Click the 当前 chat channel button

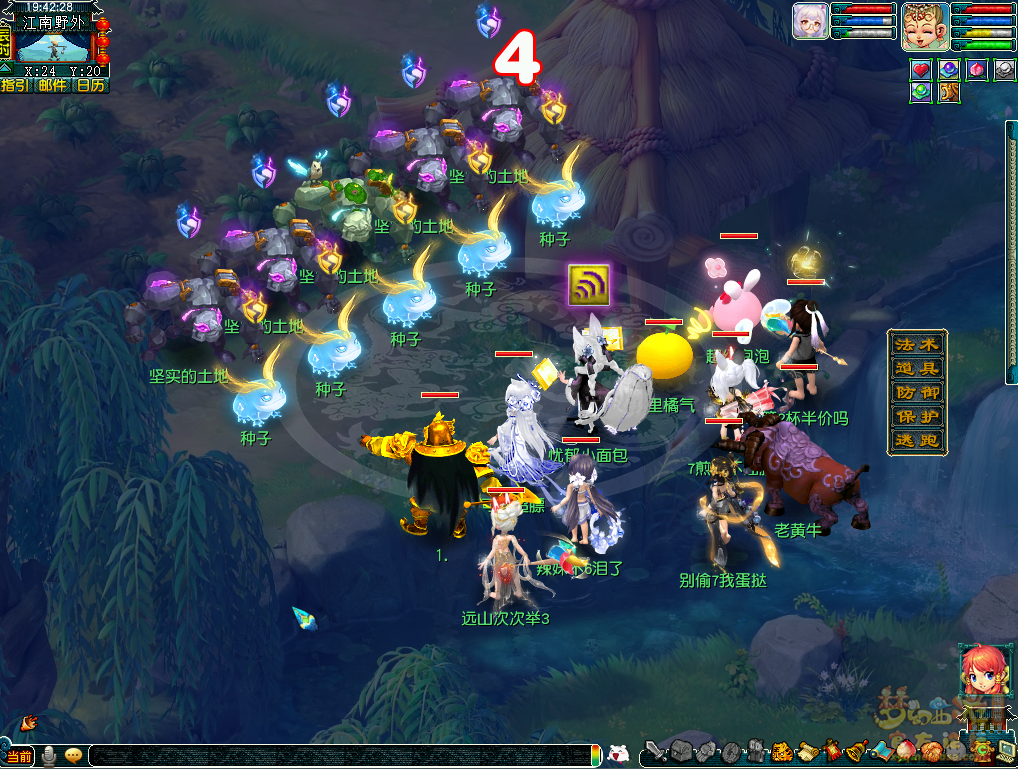(19, 756)
